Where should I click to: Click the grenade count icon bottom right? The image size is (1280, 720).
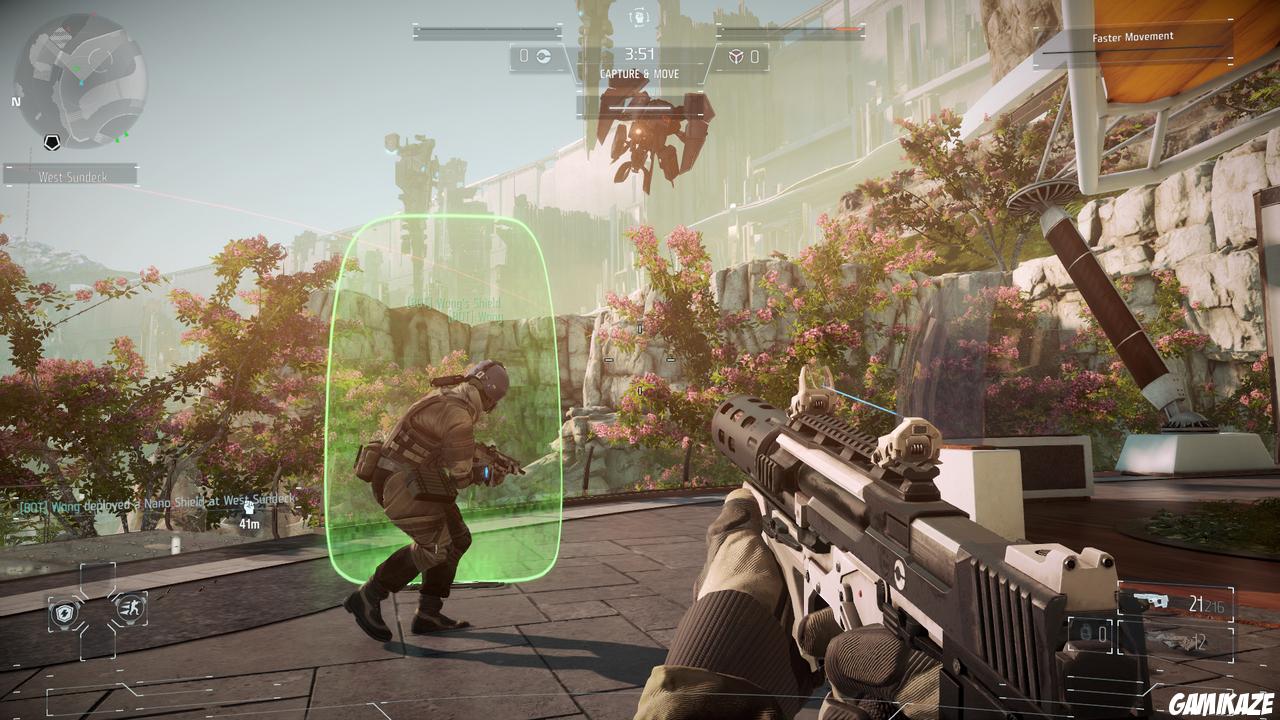click(x=1086, y=633)
